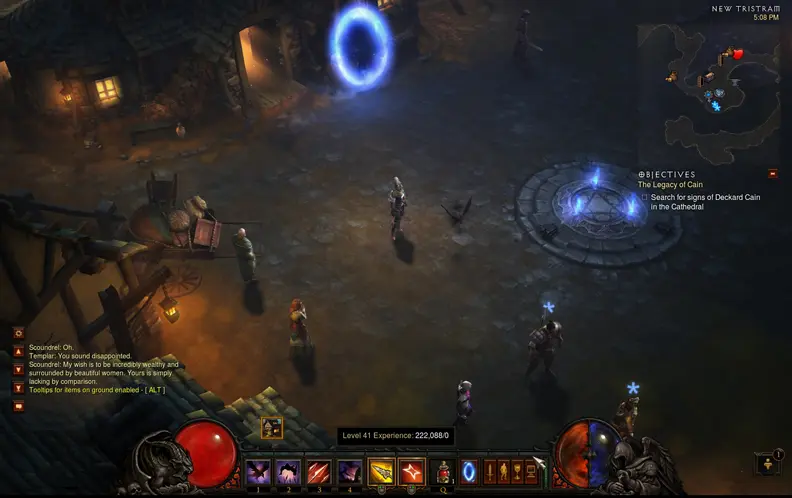The height and width of the screenshot is (498, 792).
Task: Click the house buff icon above hotbar
Action: pos(271,428)
